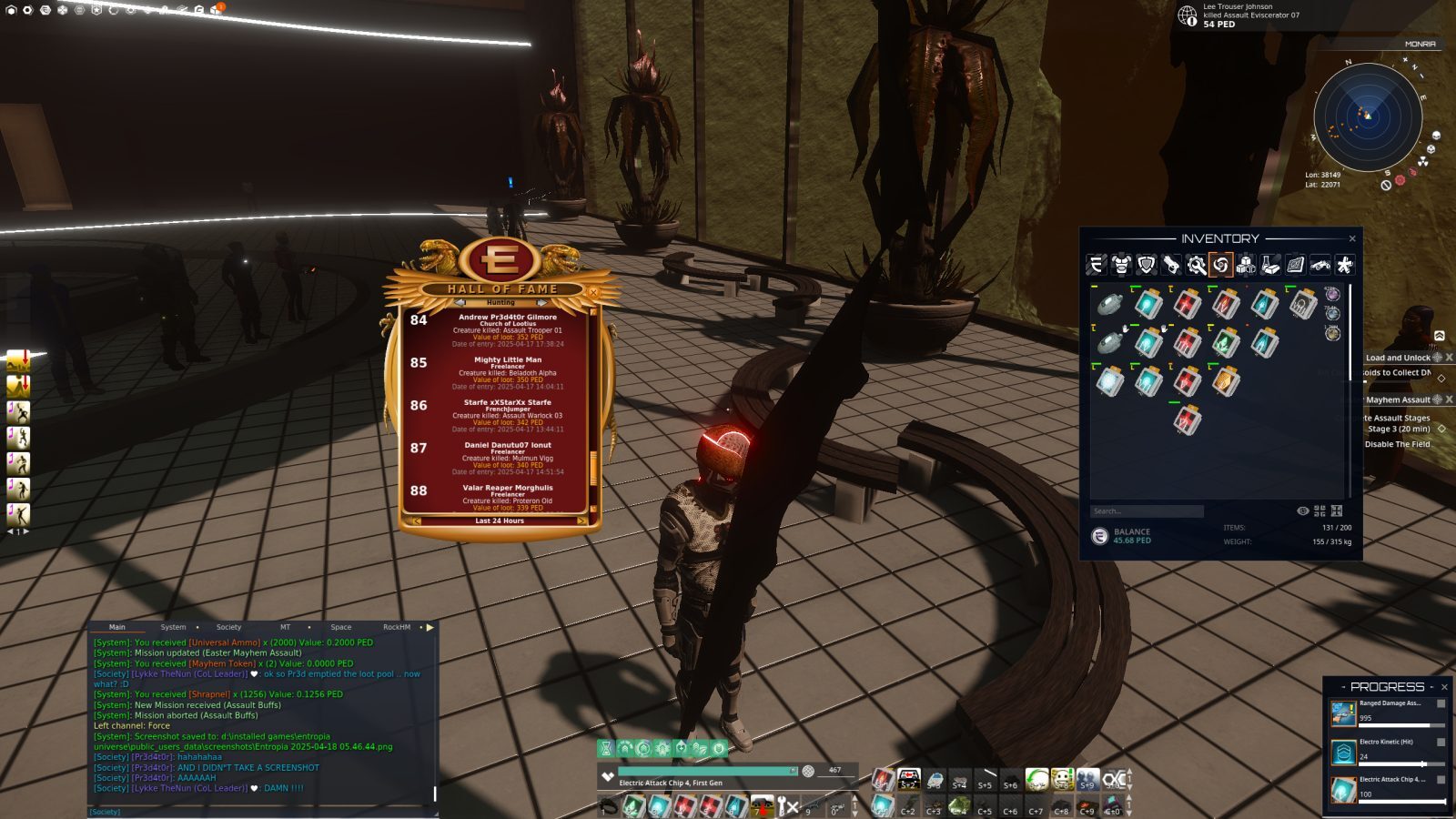Switch to the Society chat tab

coord(228,627)
